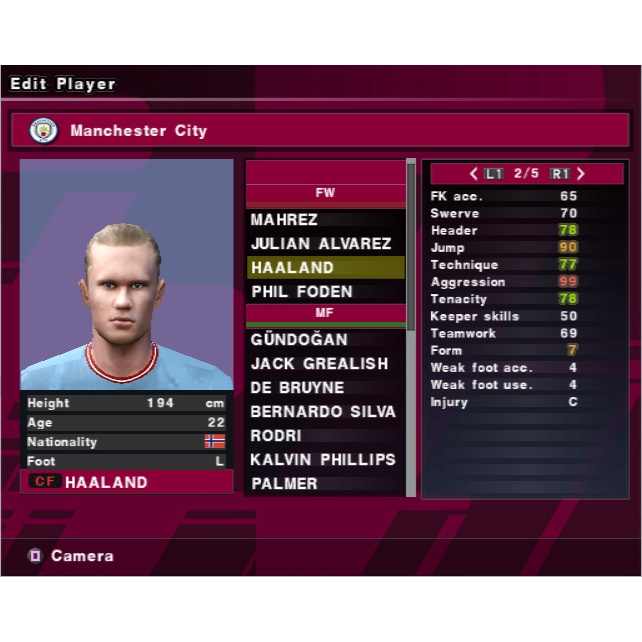Click the Manchester City team header
This screenshot has width=642, height=642.
(321, 131)
